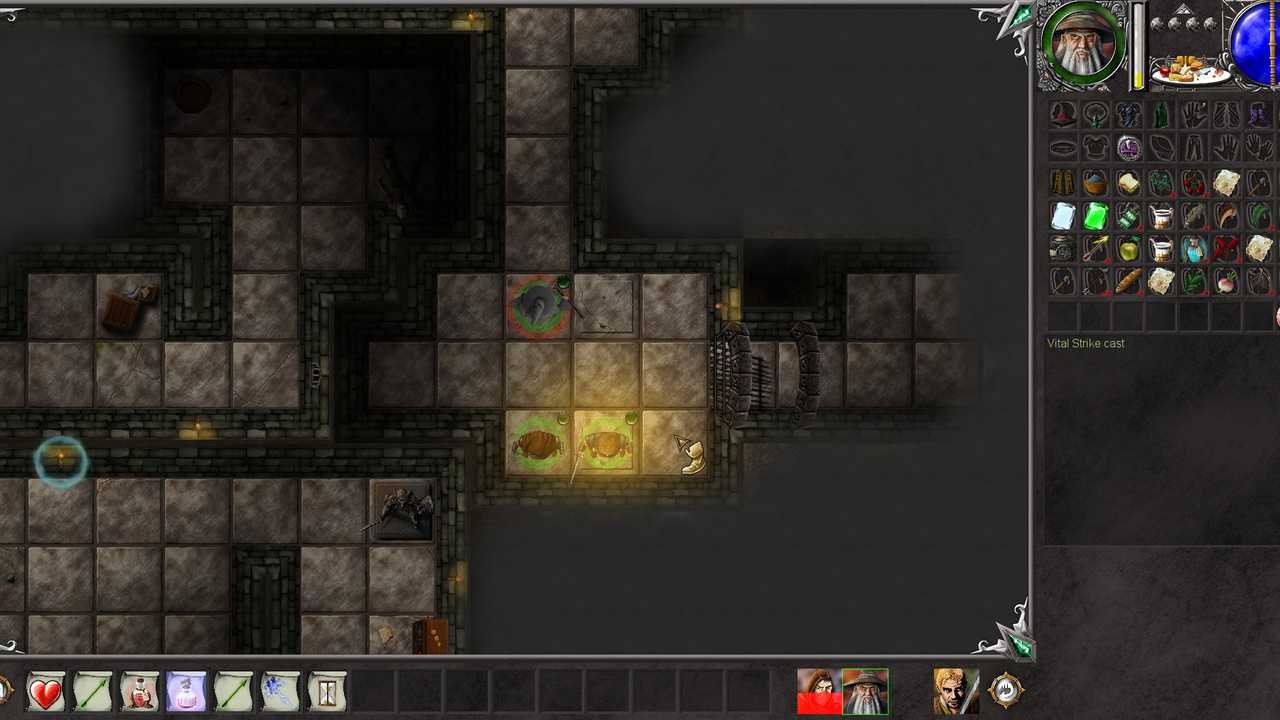Activate the hourglass scroll in hotbar
Screen dimensions: 1280x720
[327, 692]
